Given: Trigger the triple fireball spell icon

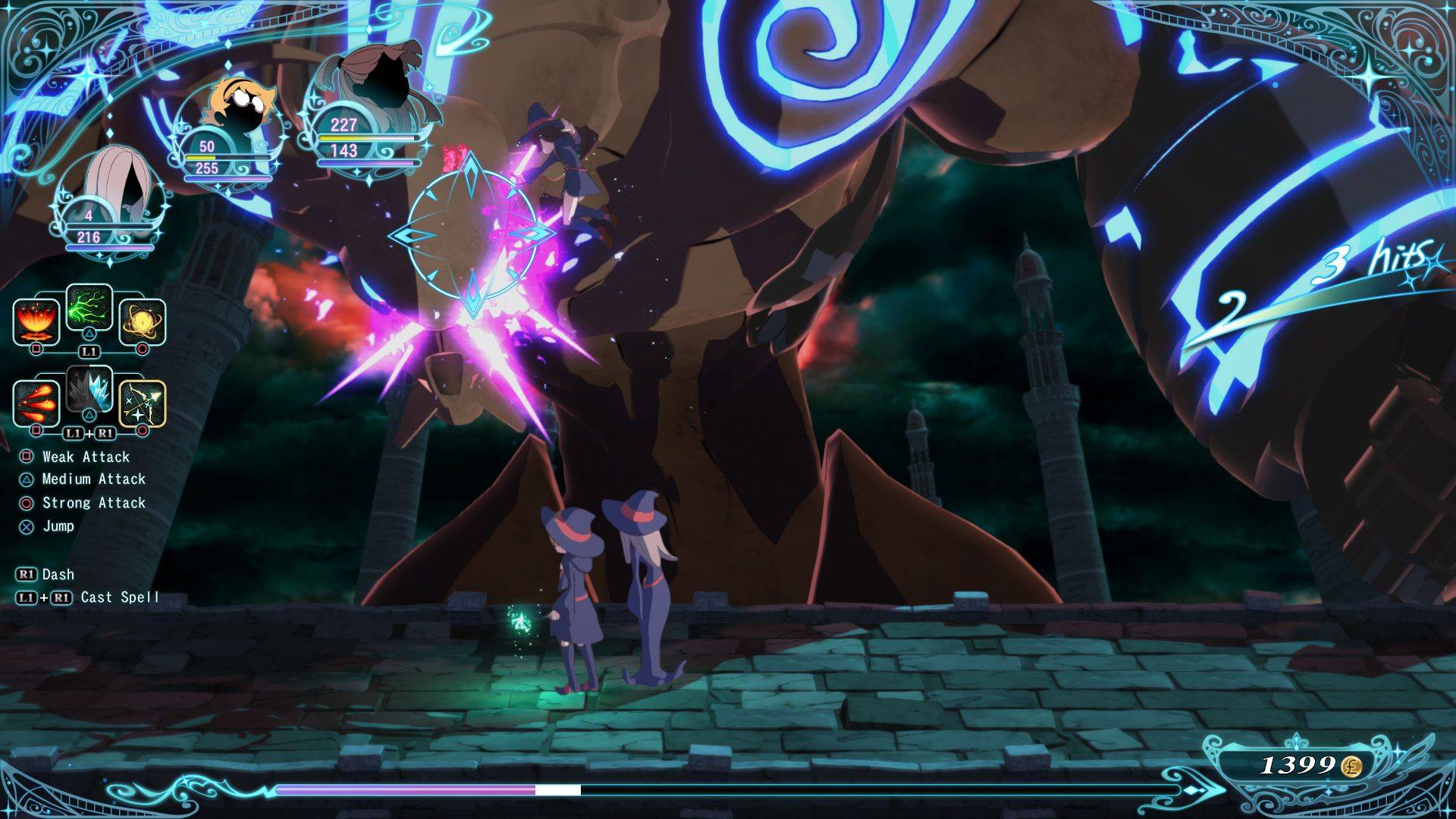Looking at the screenshot, I should click(36, 402).
